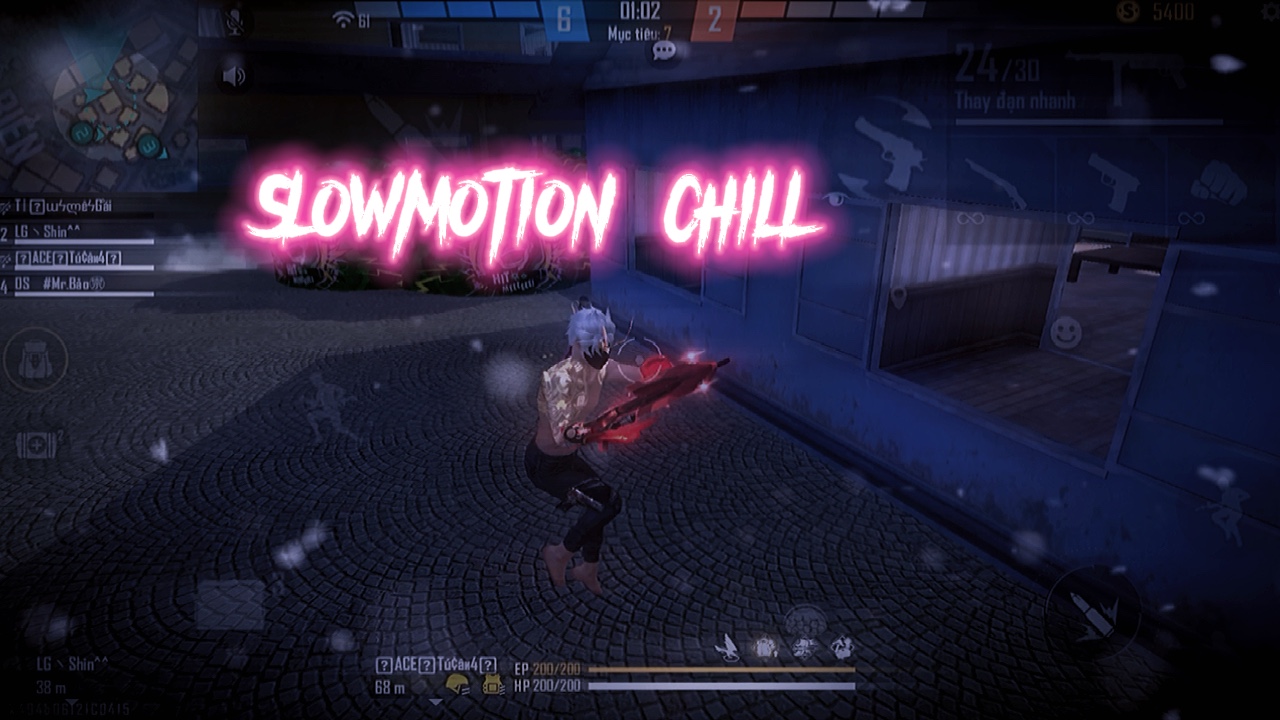Image resolution: width=1280 pixels, height=720 pixels.
Task: Tap the location pin marker icon
Action: point(899,297)
